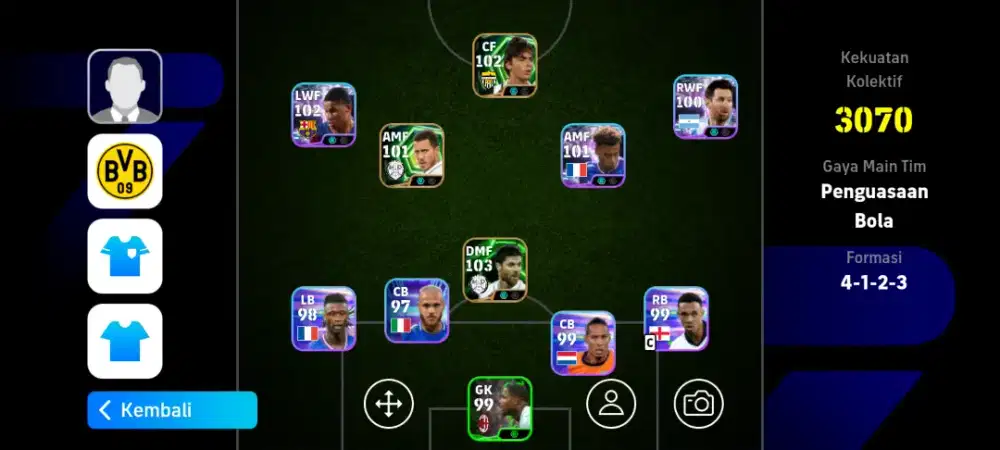1000x450 pixels.
Task: Select the LWF 102 player card
Action: click(x=324, y=115)
